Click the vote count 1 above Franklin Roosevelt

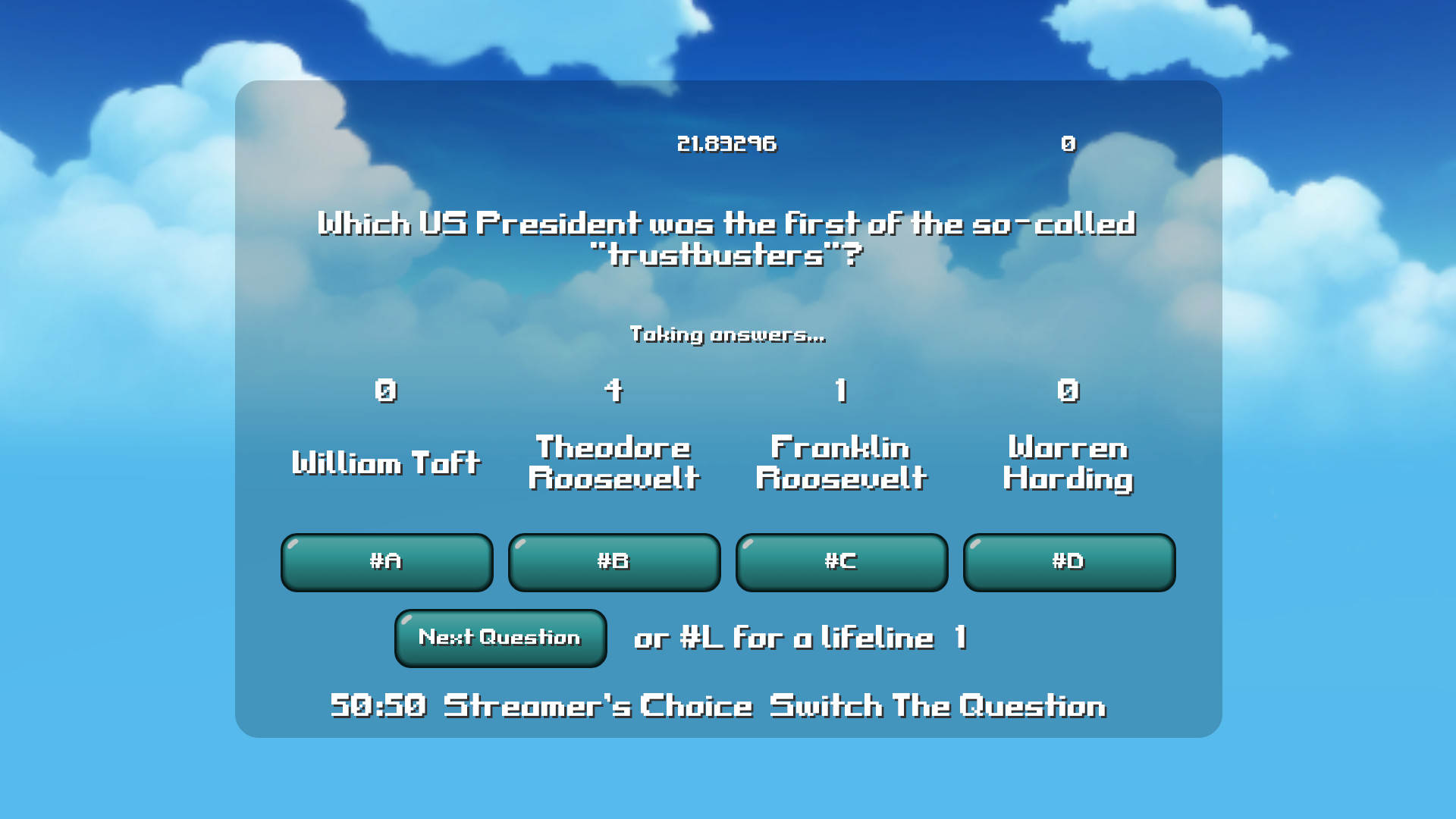click(840, 391)
